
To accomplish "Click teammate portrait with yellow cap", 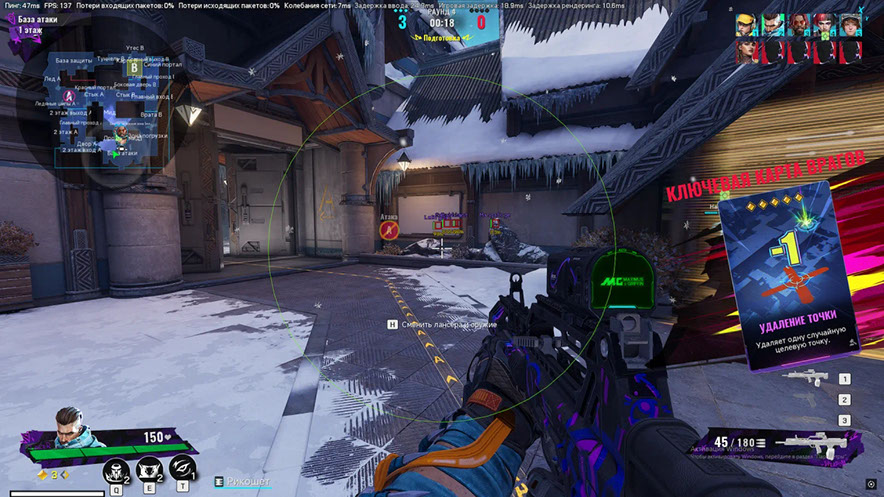I will (745, 24).
